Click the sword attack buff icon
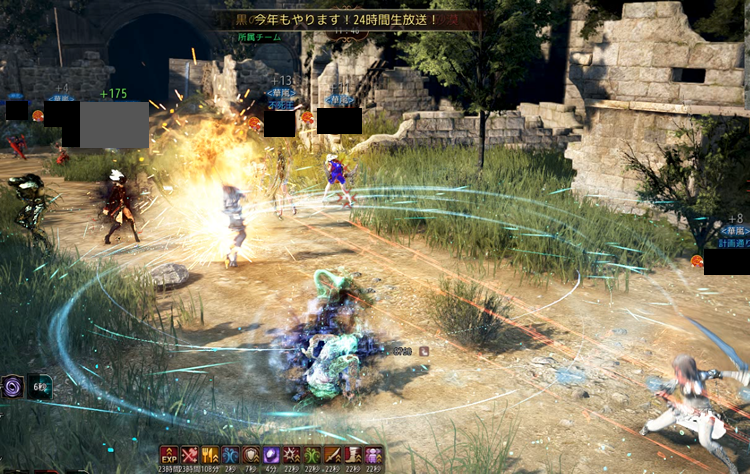This screenshot has height=474, width=750. [333, 455]
